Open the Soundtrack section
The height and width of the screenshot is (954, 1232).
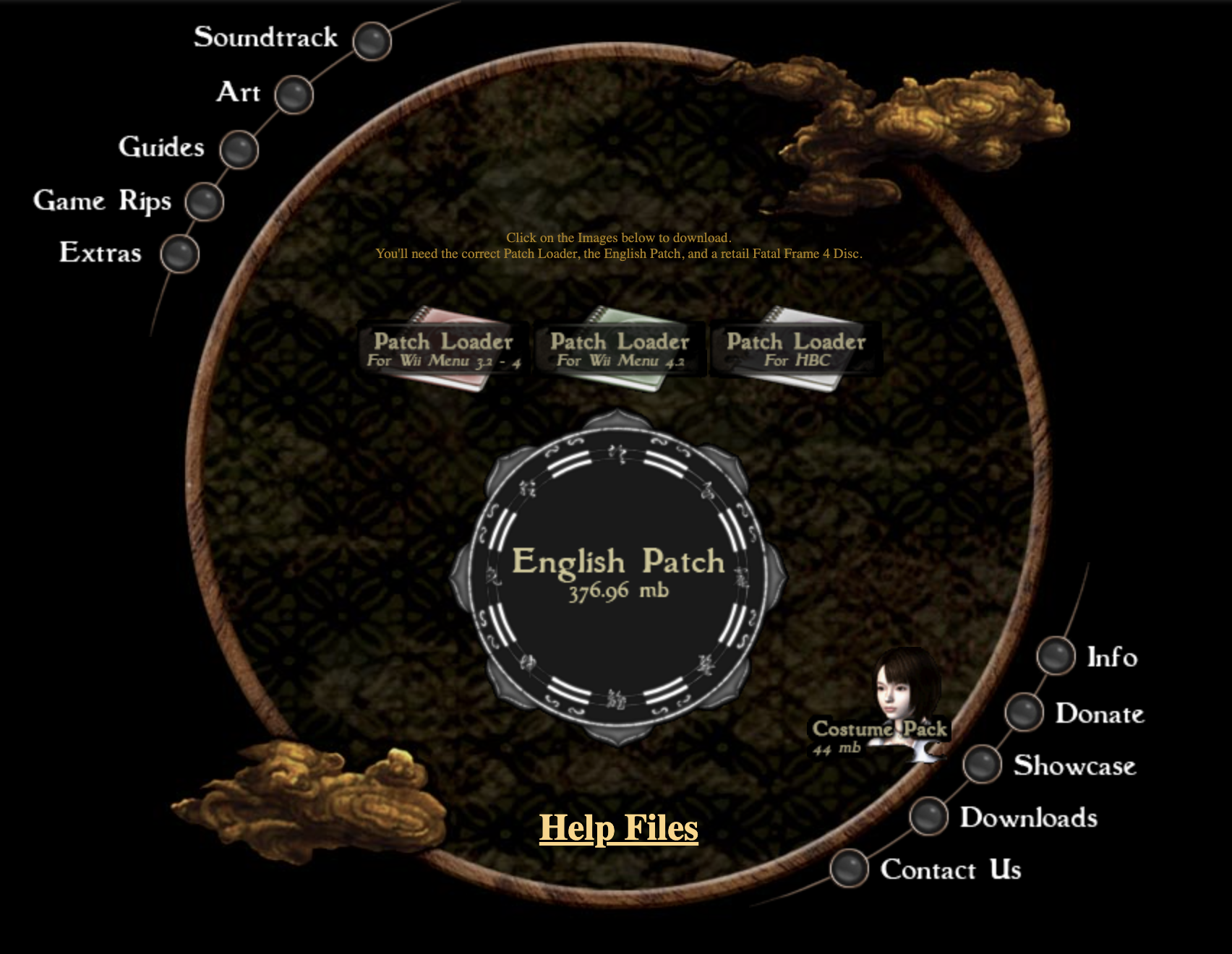point(266,38)
